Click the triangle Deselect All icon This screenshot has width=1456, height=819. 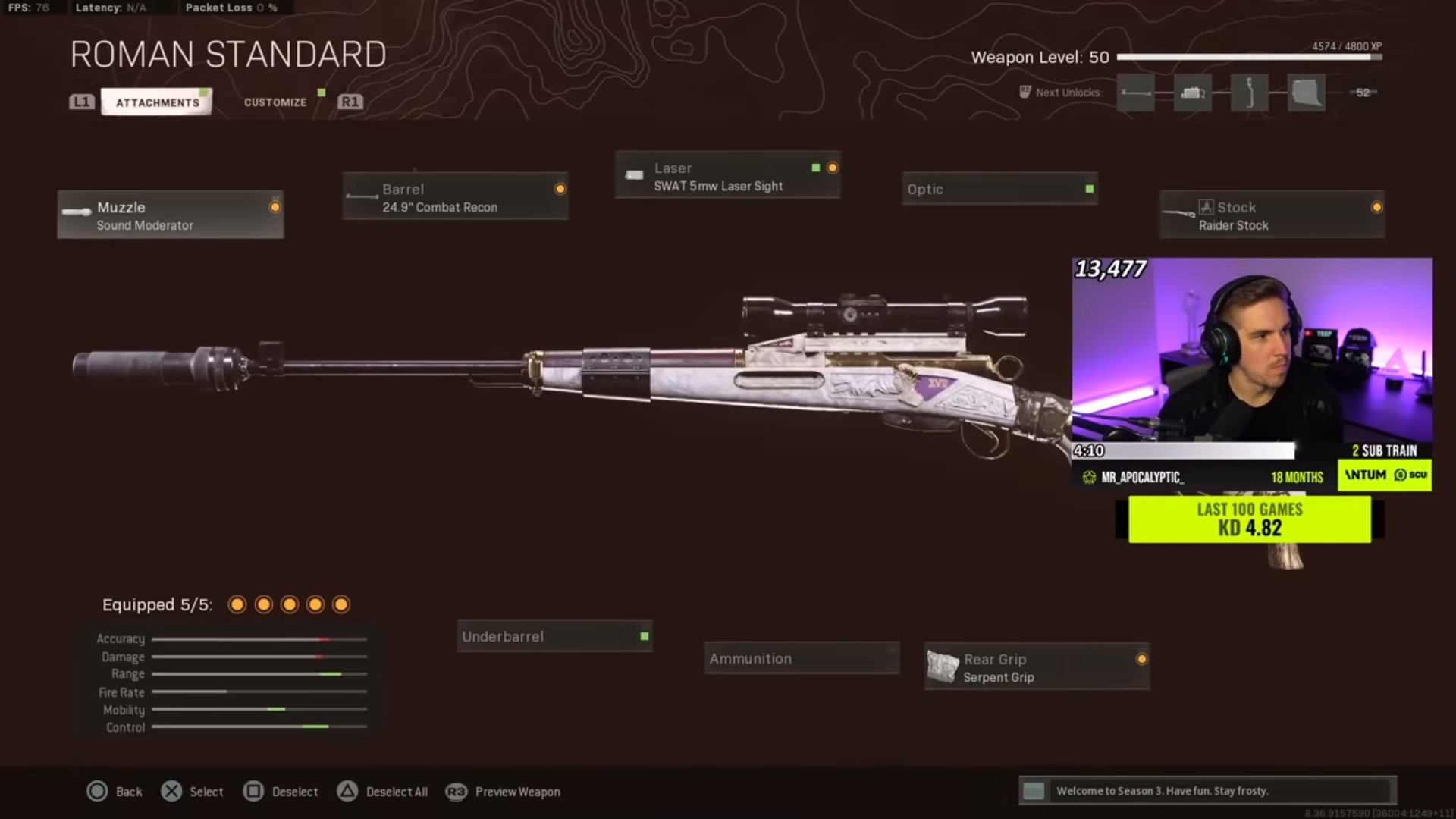348,791
